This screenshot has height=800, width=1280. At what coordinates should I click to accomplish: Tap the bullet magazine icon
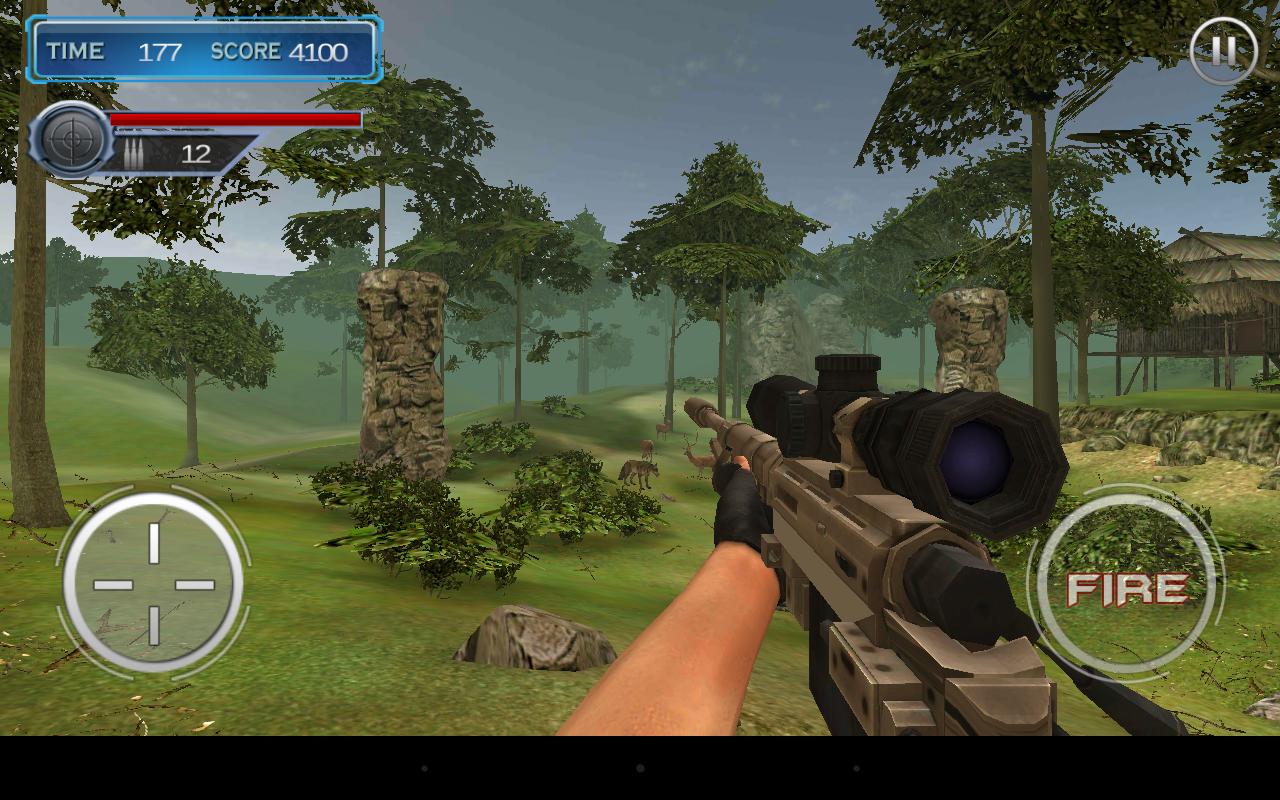(x=135, y=152)
